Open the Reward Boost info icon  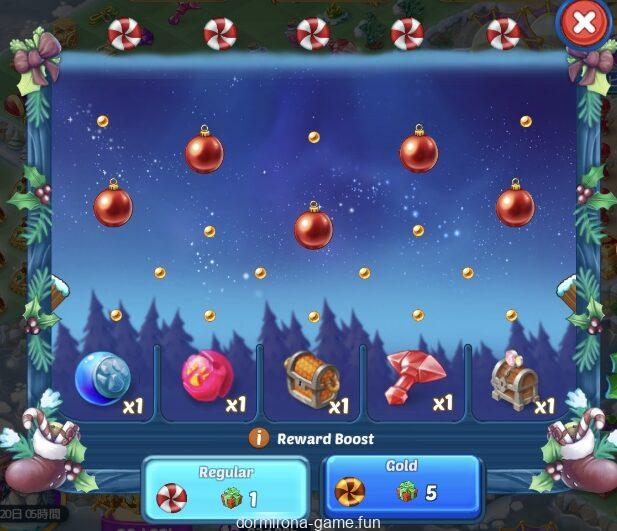259,438
